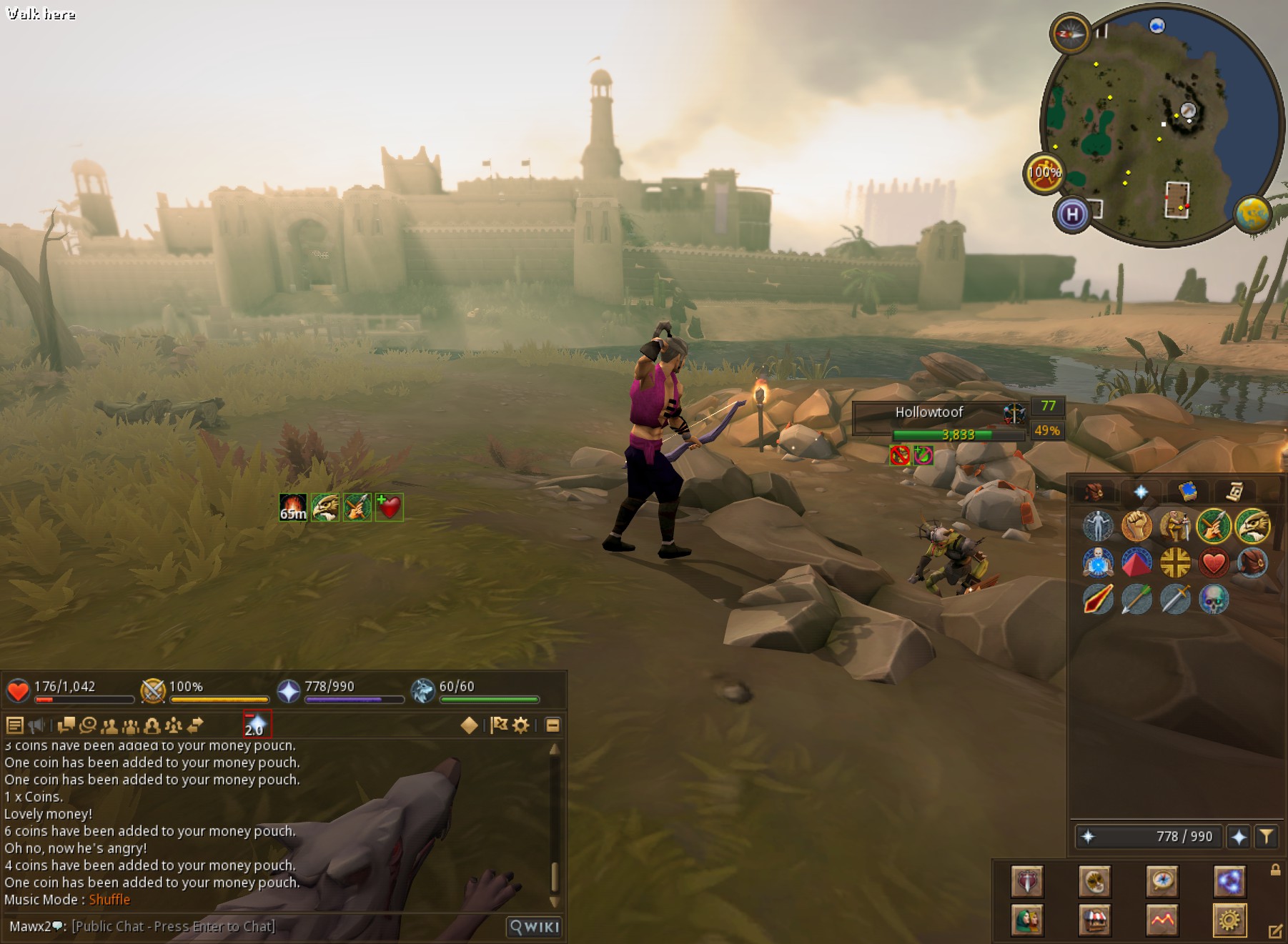
Task: Switch to the blue spellbook tab
Action: 1187,492
